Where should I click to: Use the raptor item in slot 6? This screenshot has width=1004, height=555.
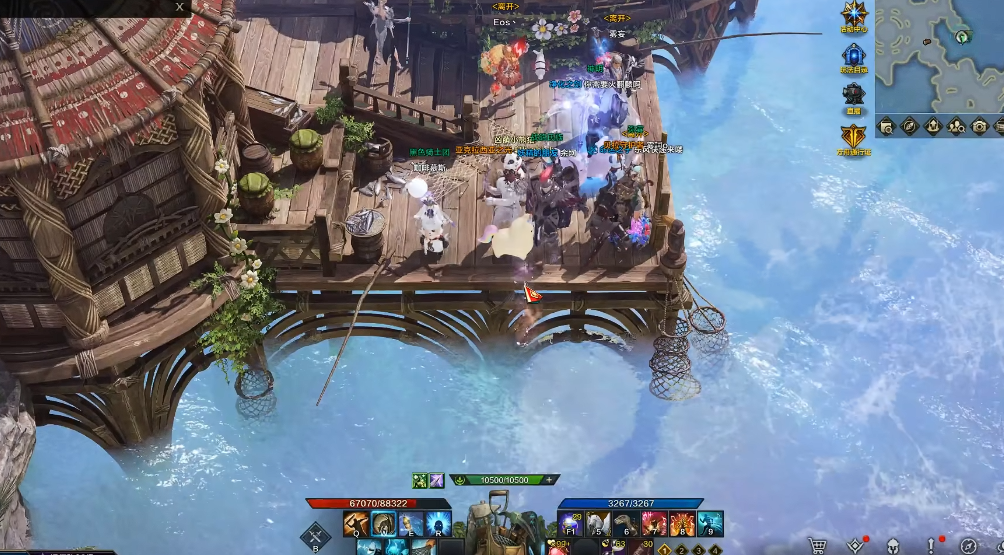pyautogui.click(x=626, y=524)
